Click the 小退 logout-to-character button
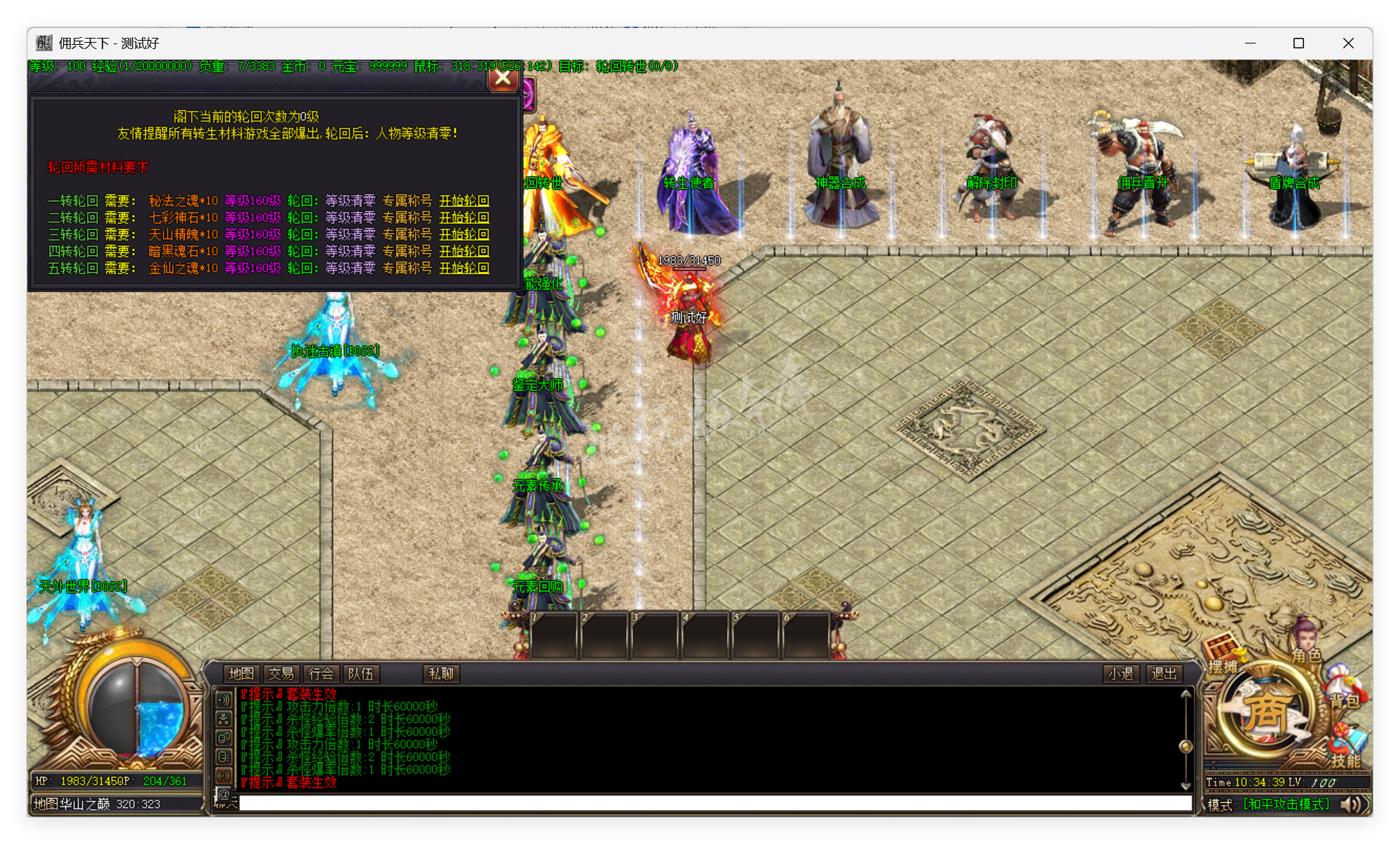1400x844 pixels. 1120,674
